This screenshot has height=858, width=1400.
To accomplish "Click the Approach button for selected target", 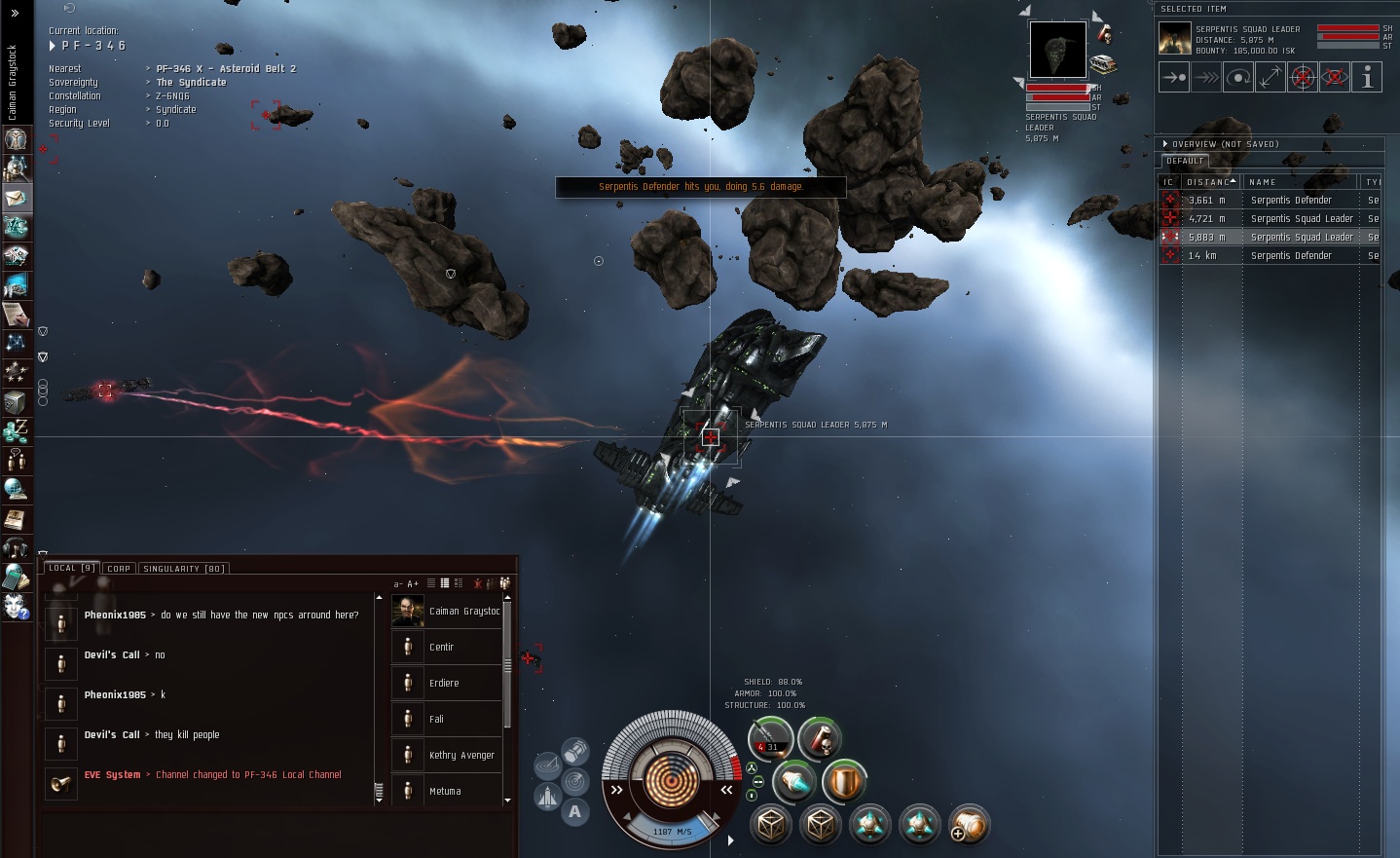I will tap(1174, 77).
